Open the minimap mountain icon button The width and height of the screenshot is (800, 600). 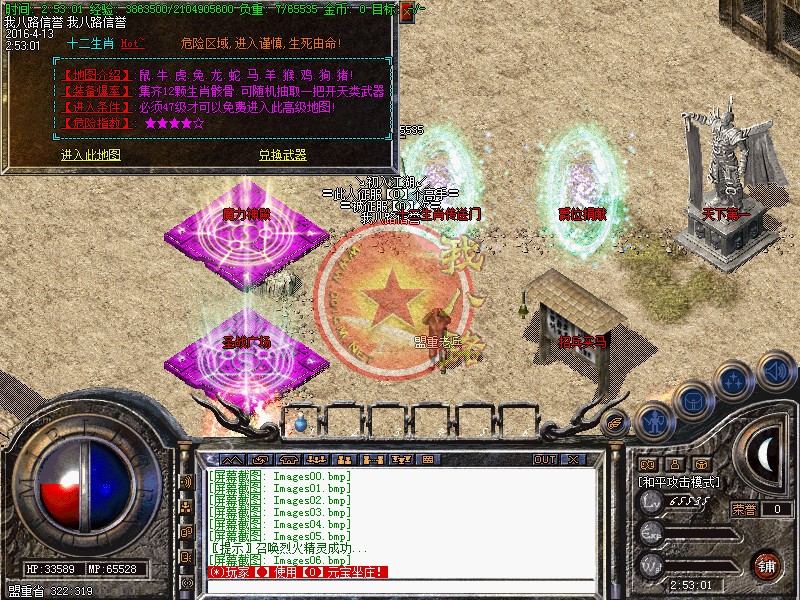232,459
